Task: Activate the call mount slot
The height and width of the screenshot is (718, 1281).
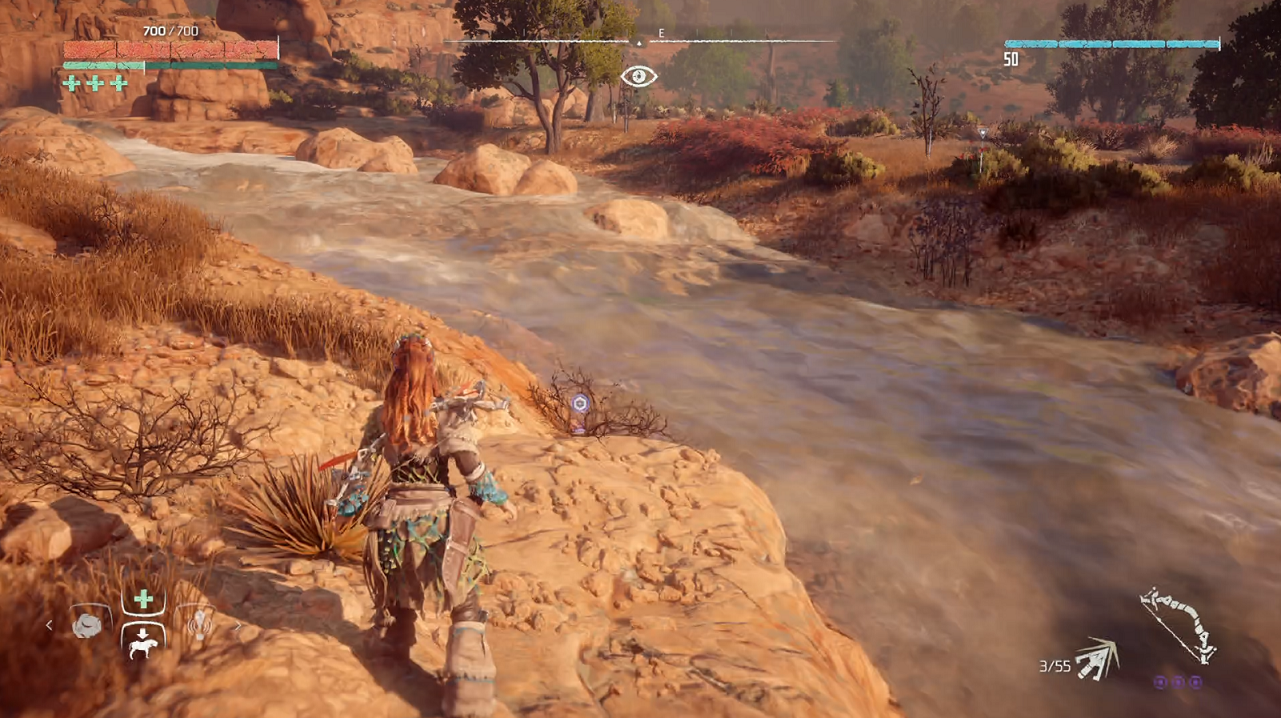Action: (143, 641)
